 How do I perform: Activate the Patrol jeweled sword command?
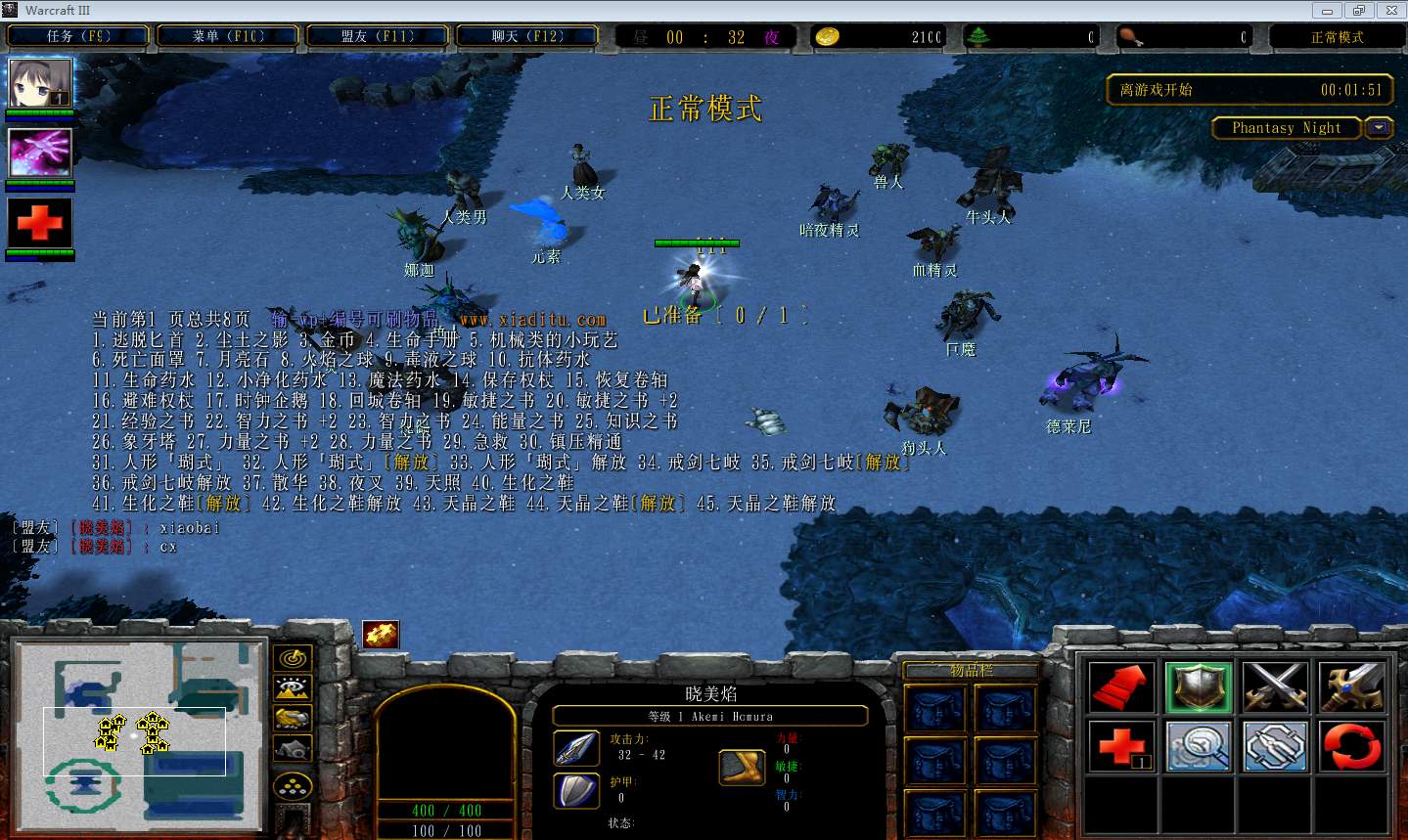(x=1352, y=686)
